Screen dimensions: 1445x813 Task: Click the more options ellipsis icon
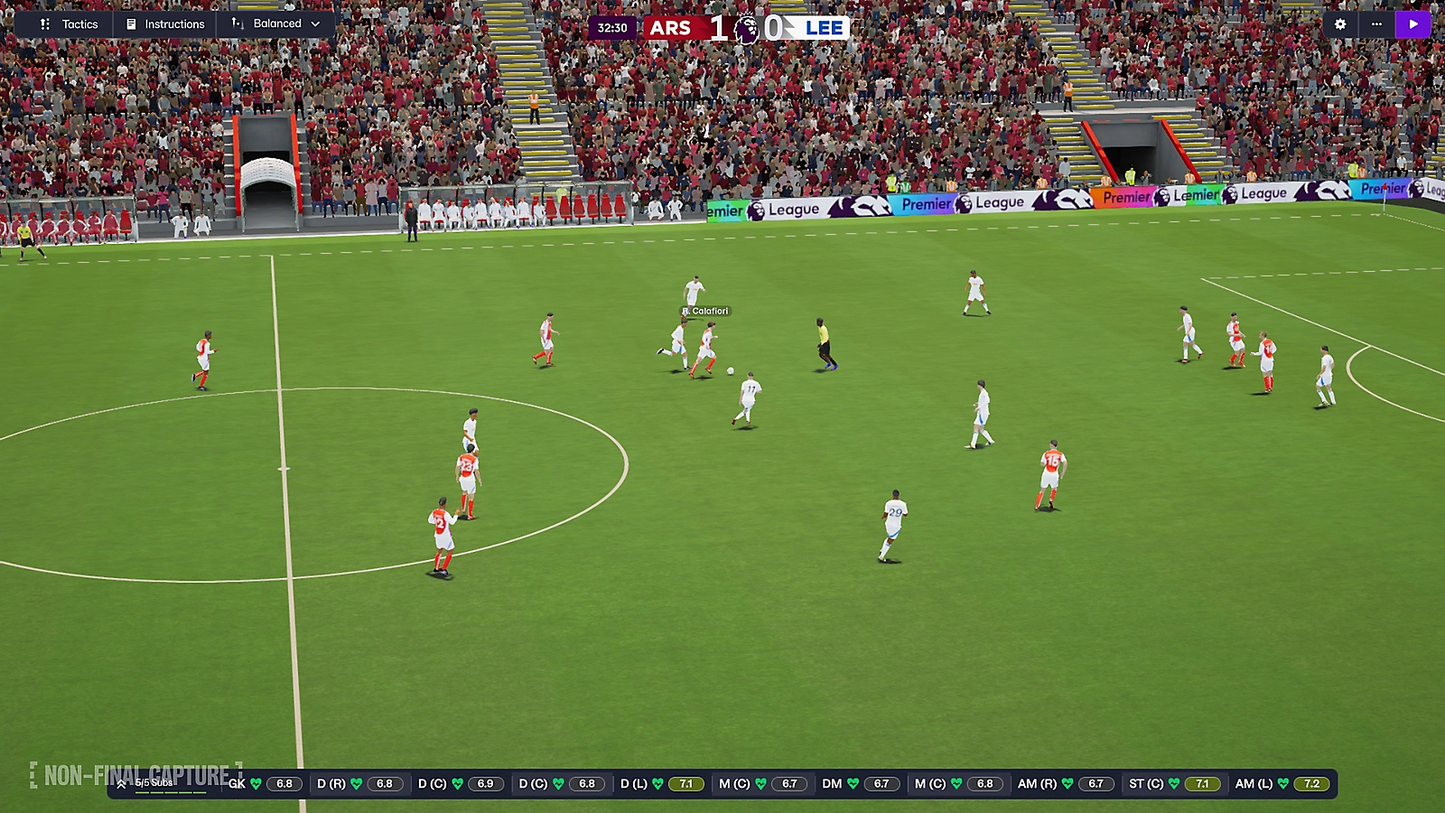pos(1376,23)
